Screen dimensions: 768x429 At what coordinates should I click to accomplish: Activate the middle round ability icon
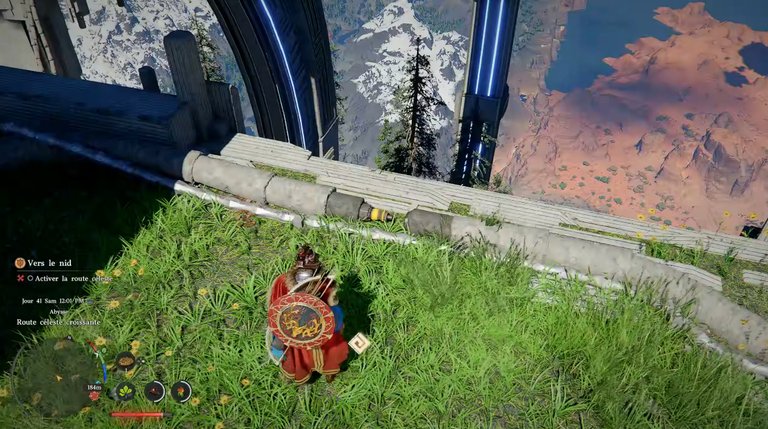tap(154, 391)
